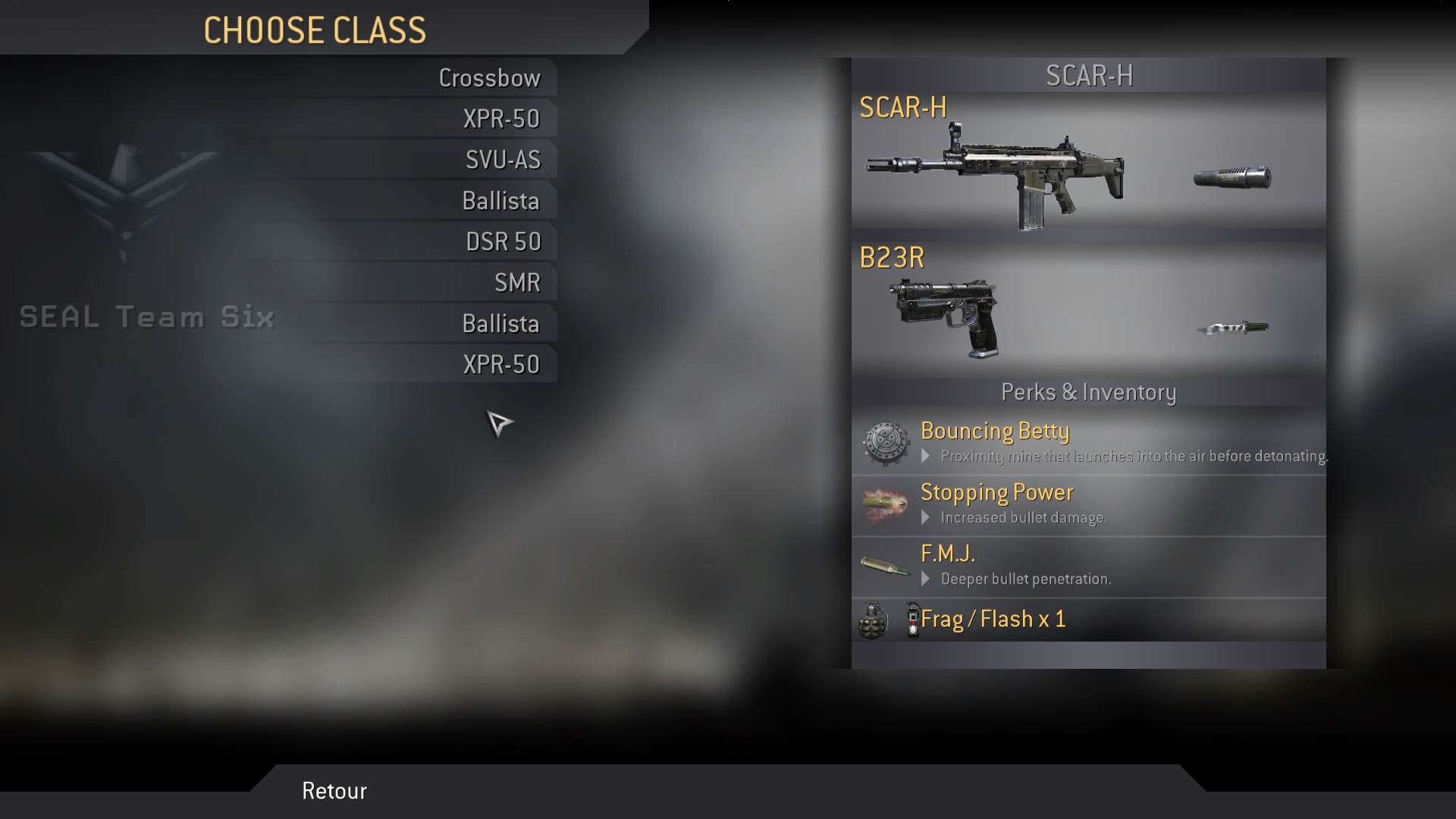The image size is (1456, 819).
Task: Select the Crossbow class
Action: point(489,78)
